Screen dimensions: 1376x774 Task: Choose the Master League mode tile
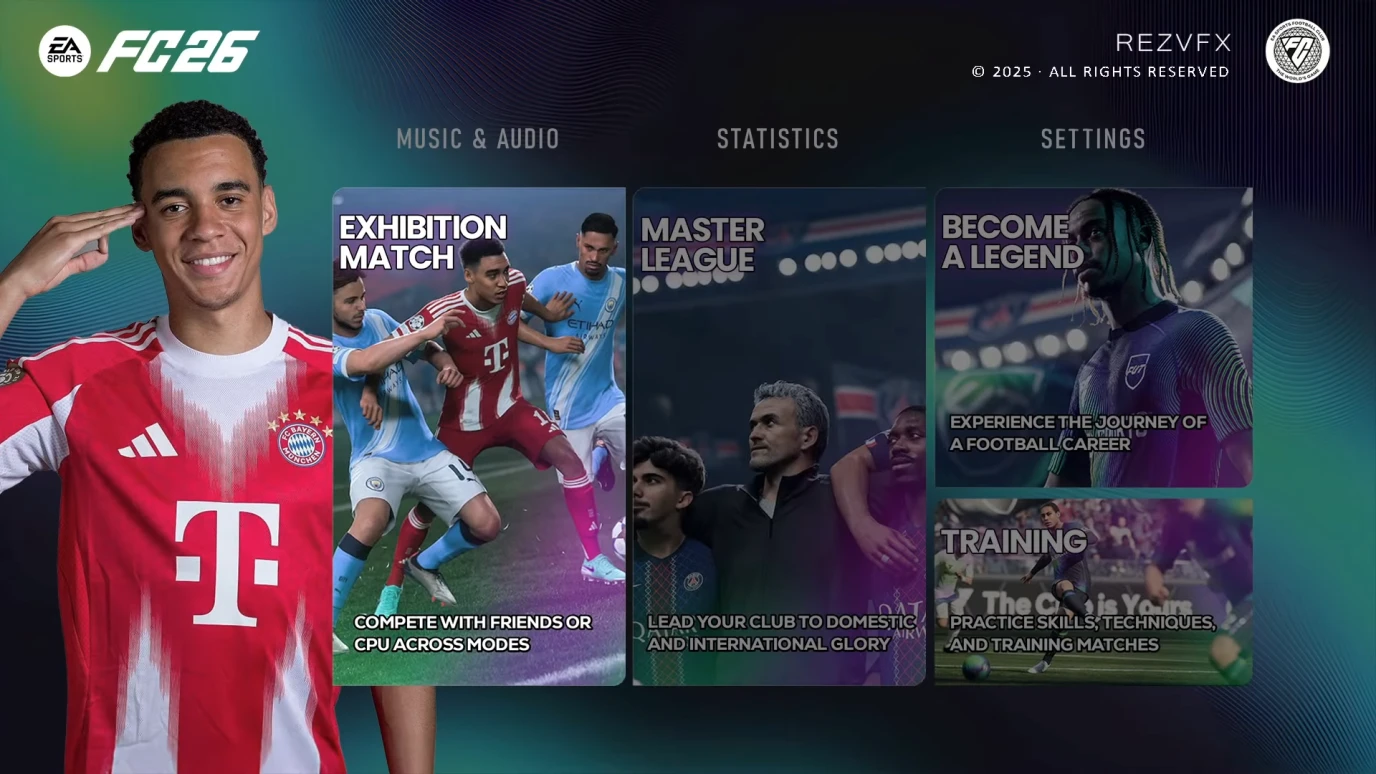pyautogui.click(x=779, y=436)
